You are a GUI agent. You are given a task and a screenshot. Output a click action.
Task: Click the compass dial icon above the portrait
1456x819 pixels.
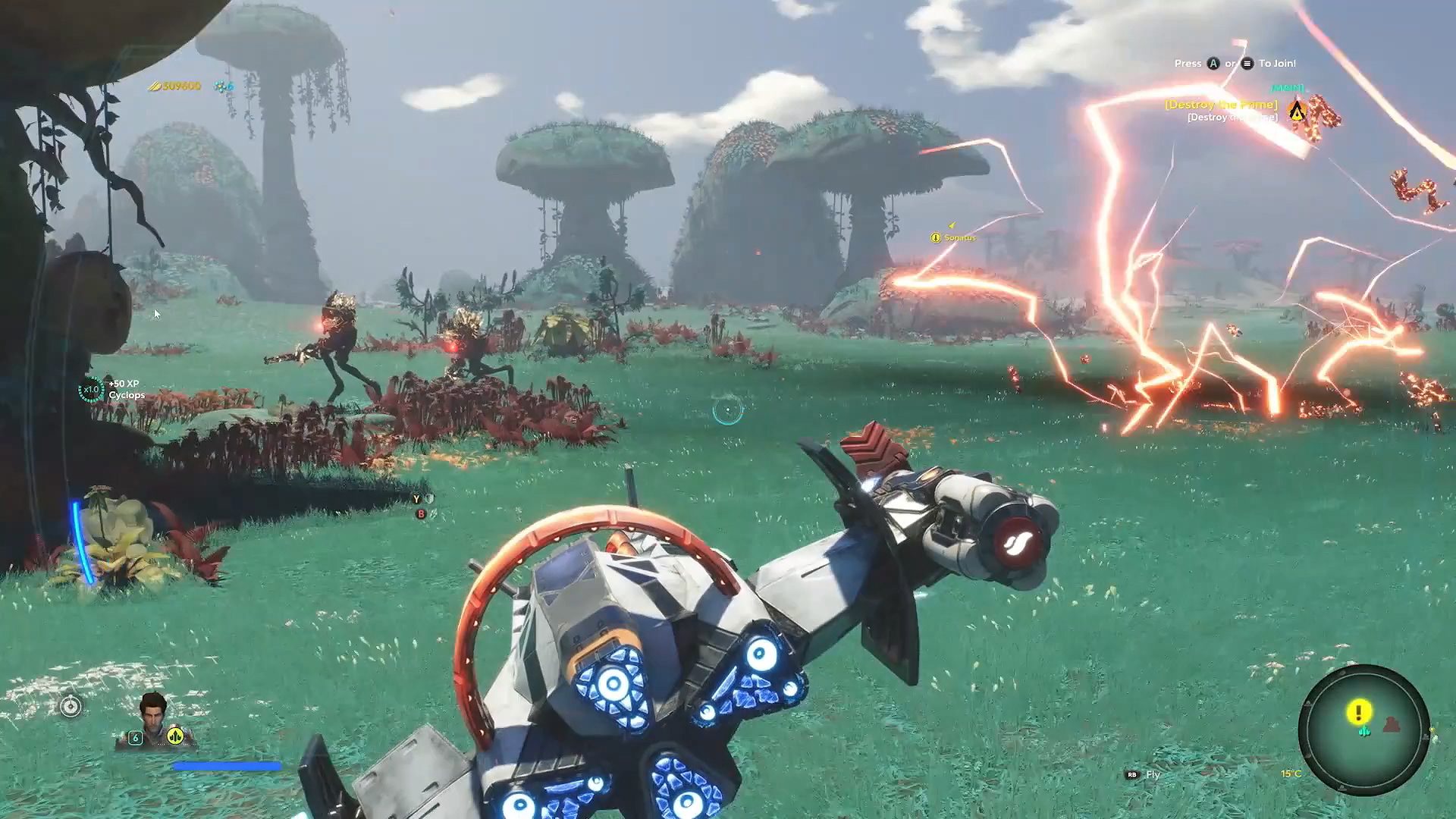tap(70, 706)
